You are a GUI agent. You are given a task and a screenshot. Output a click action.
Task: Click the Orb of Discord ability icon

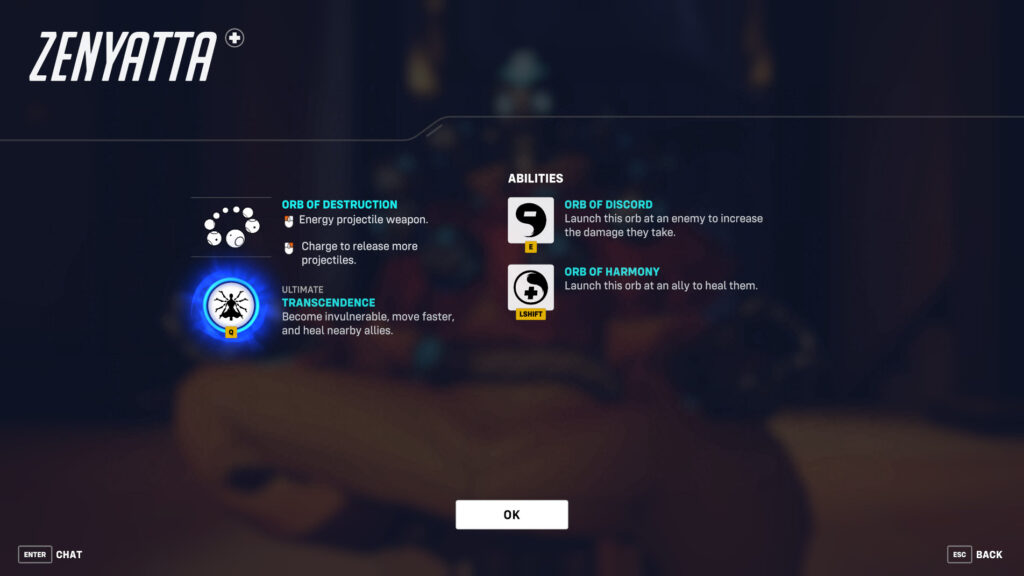pos(530,220)
